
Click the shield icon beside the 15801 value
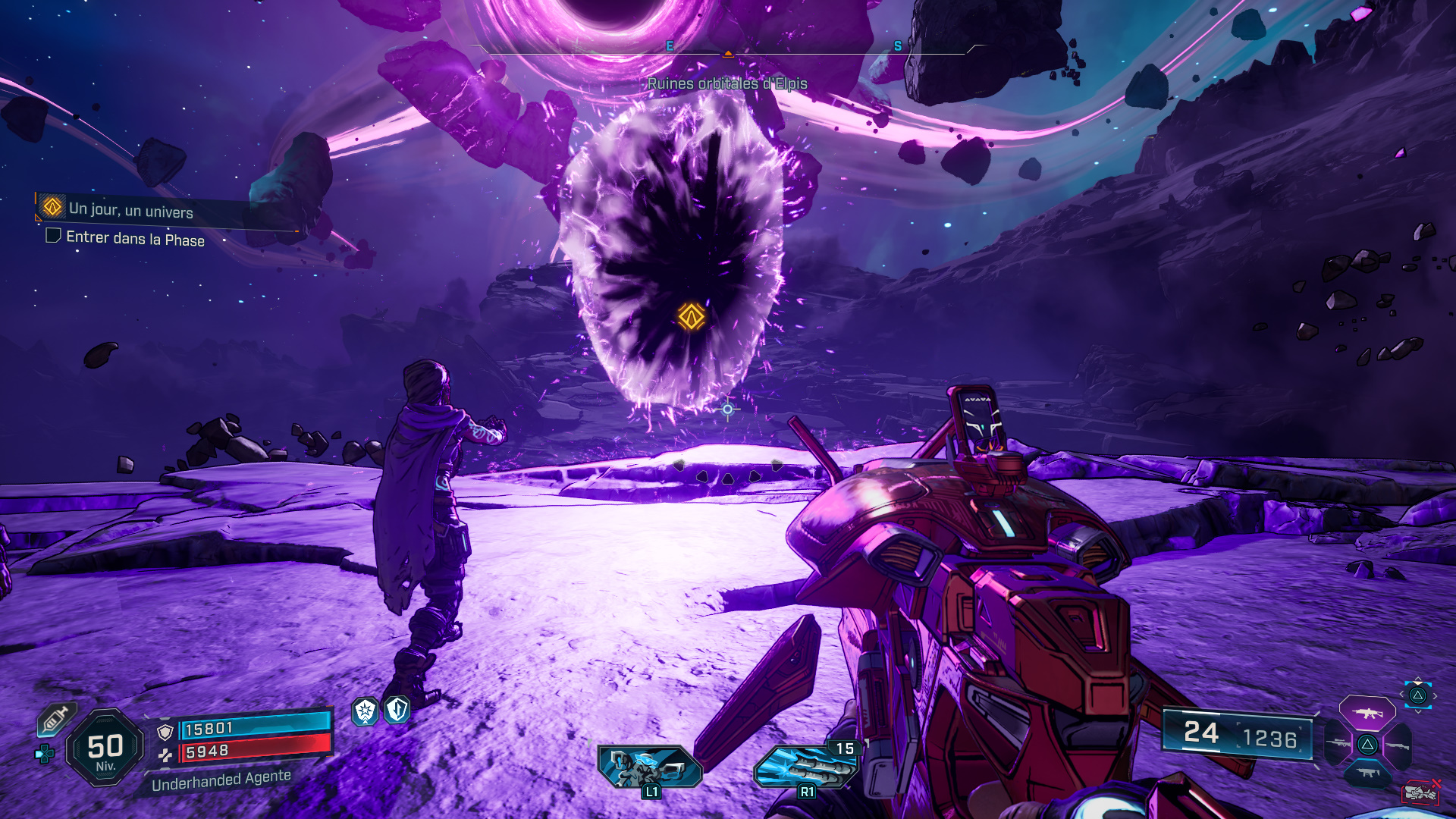pos(163,730)
